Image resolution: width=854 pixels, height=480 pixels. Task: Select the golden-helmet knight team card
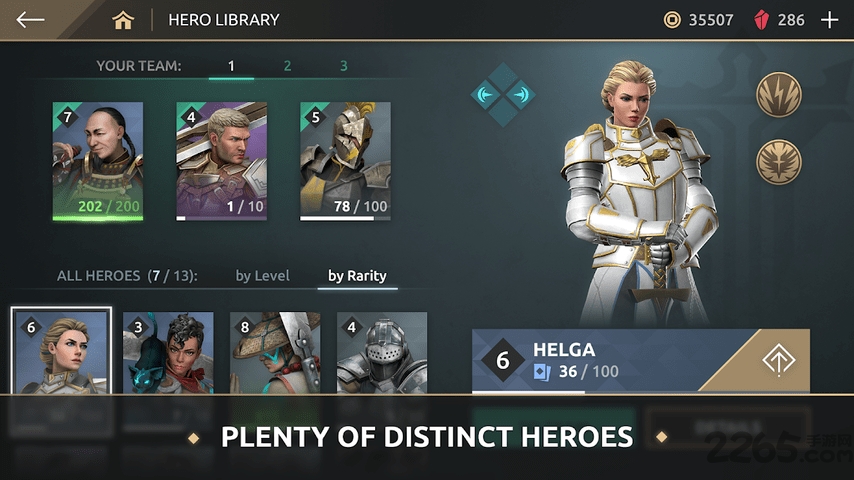point(346,160)
